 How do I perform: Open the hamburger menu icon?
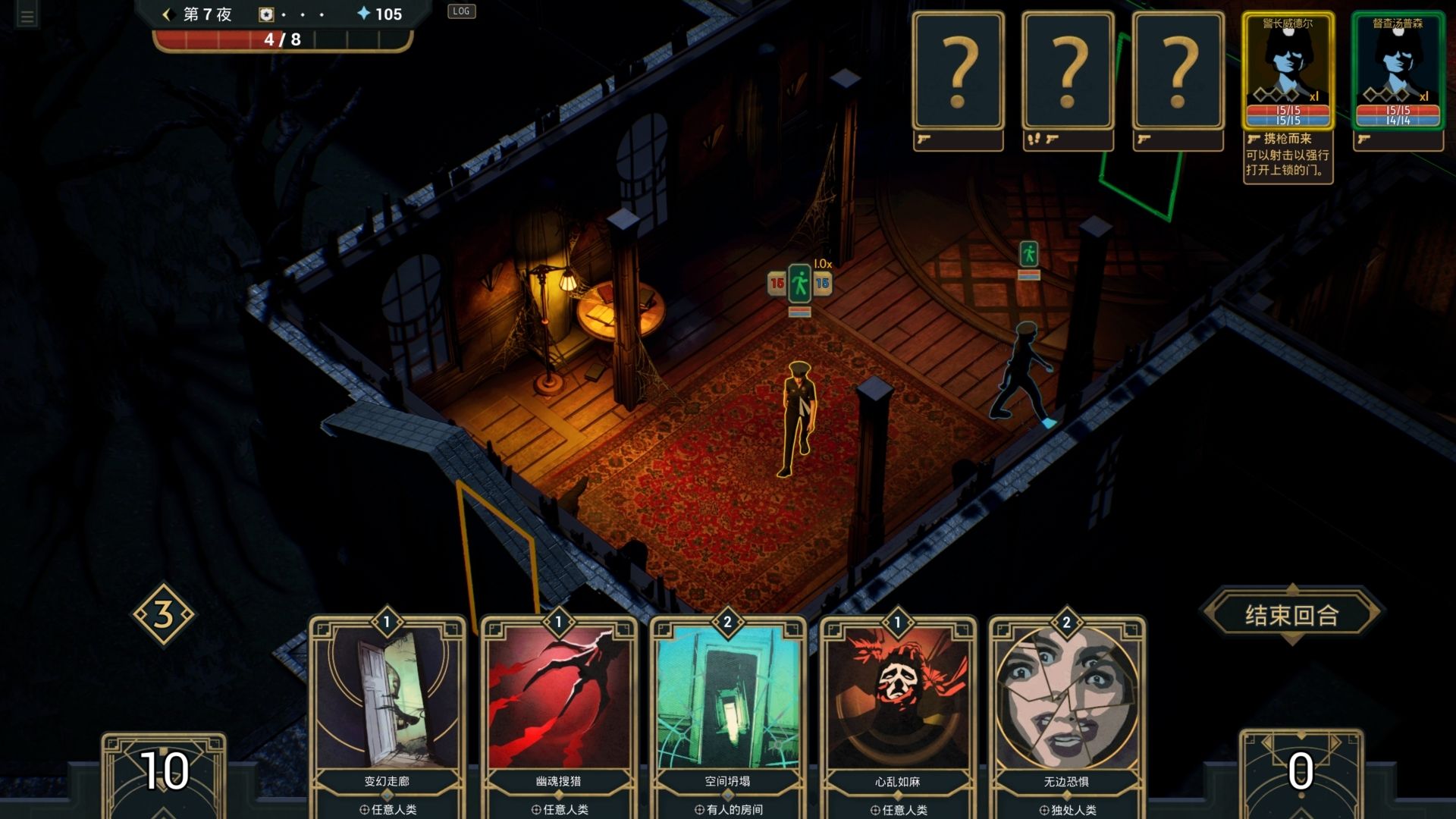27,17
